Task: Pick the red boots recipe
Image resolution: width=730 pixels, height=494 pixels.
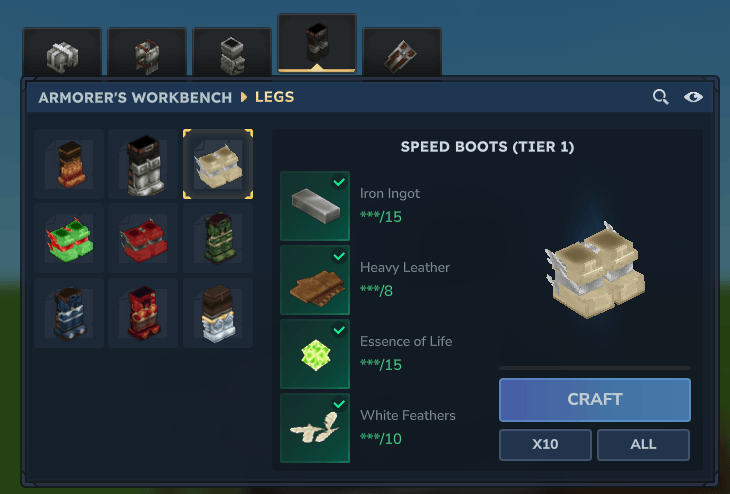Action: pos(143,239)
